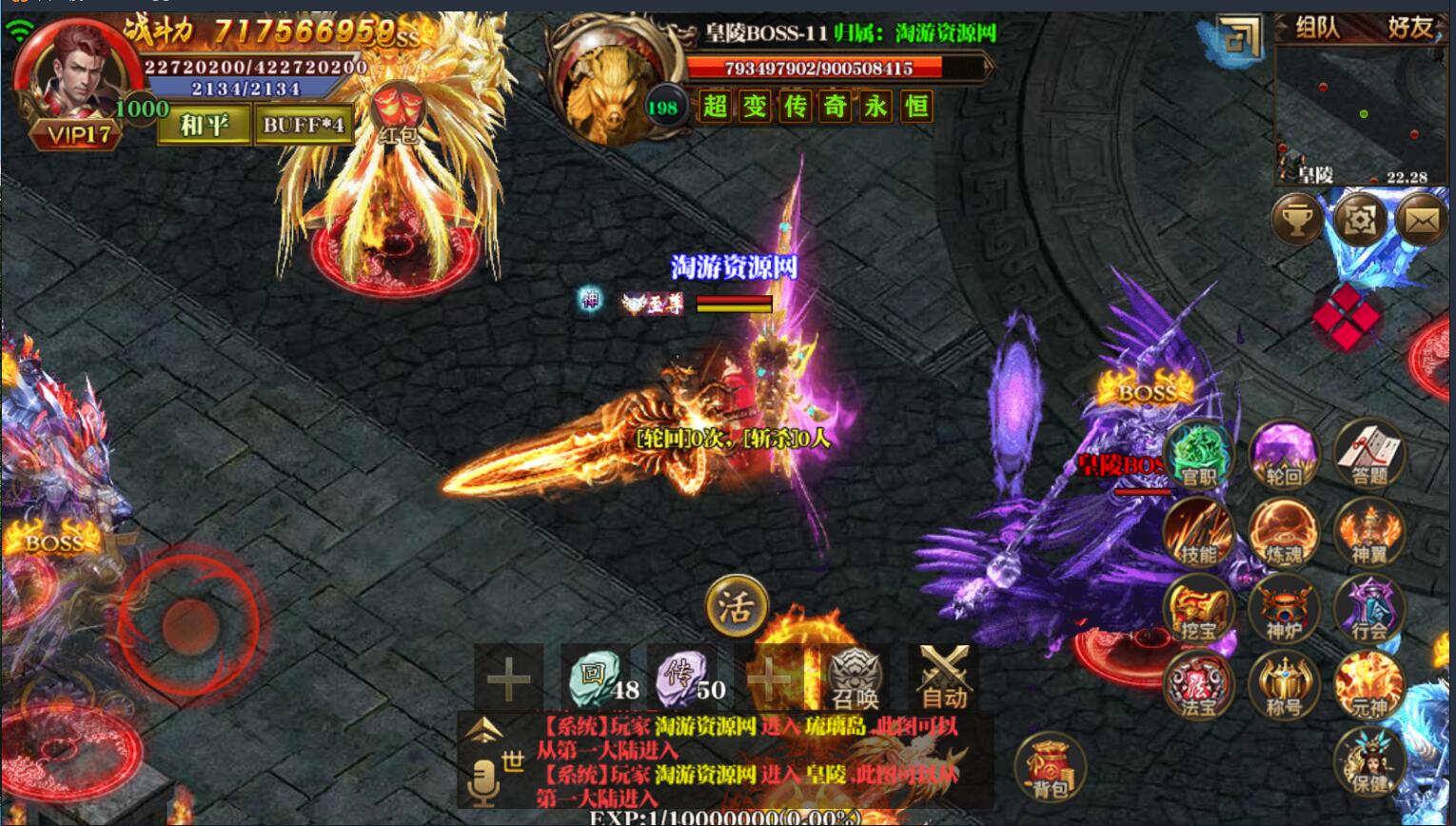Toggle the 和平 peace mode button
The image size is (1456, 826).
pos(205,125)
